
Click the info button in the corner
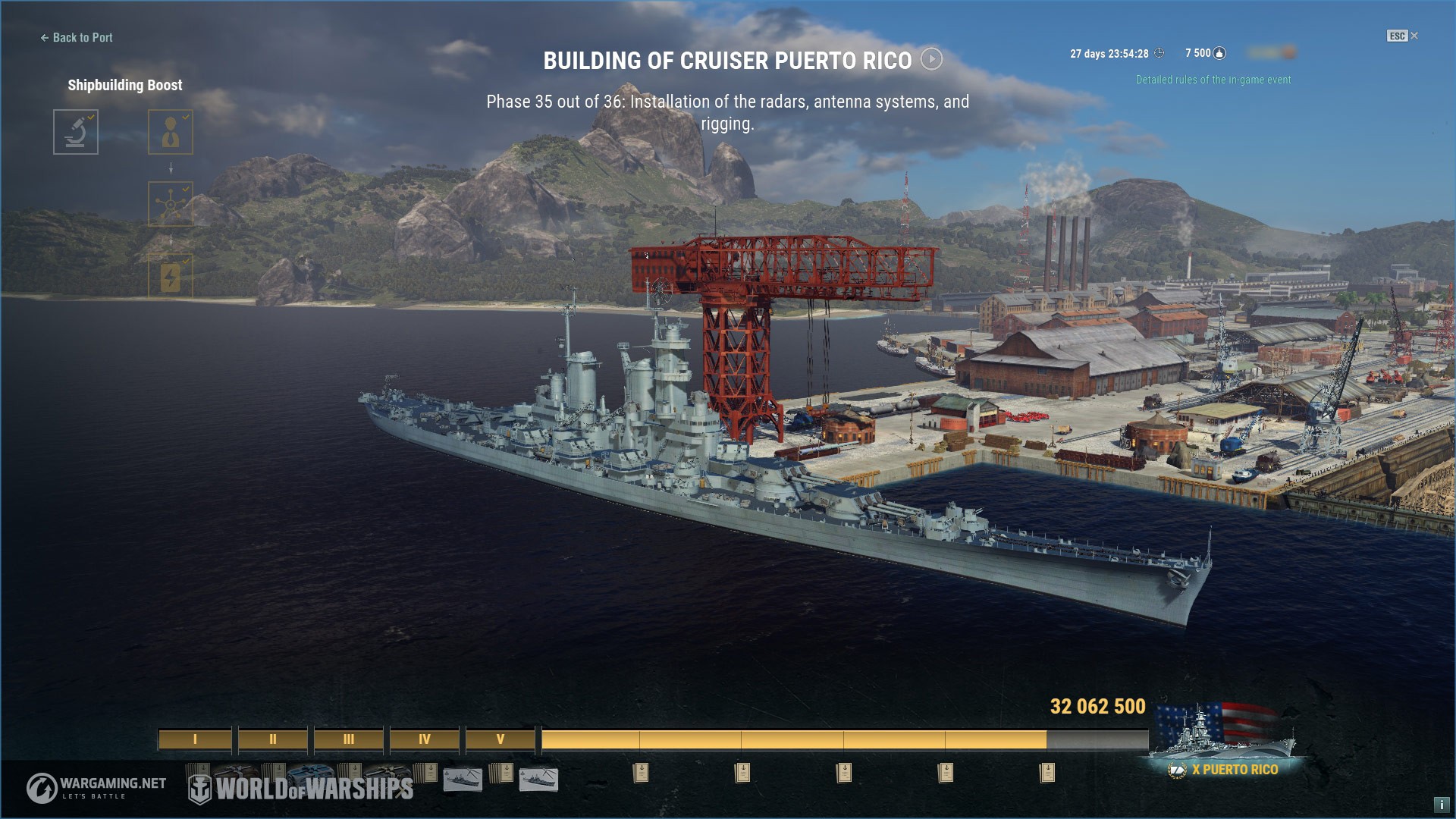click(1441, 805)
